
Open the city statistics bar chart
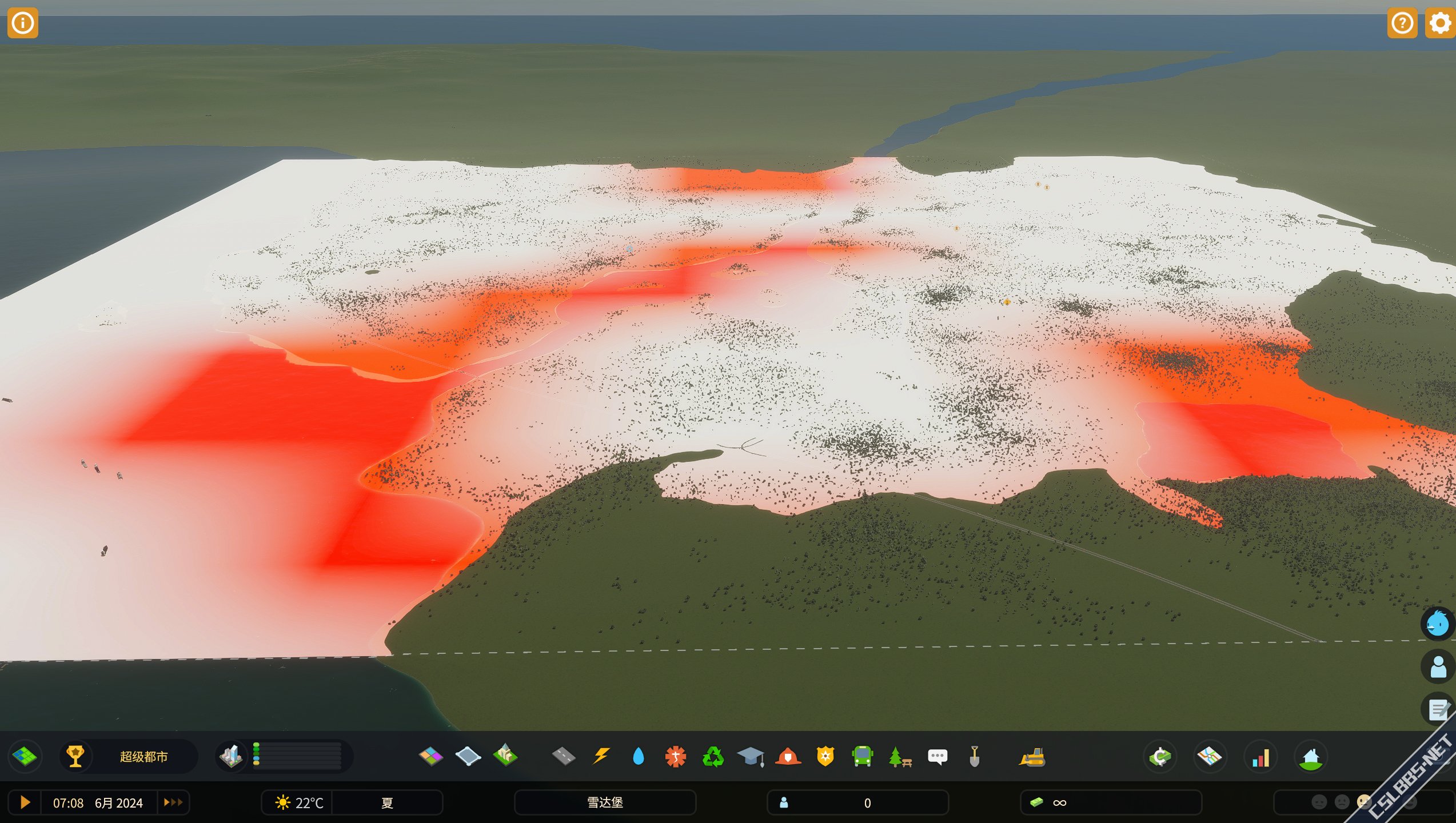[1260, 758]
